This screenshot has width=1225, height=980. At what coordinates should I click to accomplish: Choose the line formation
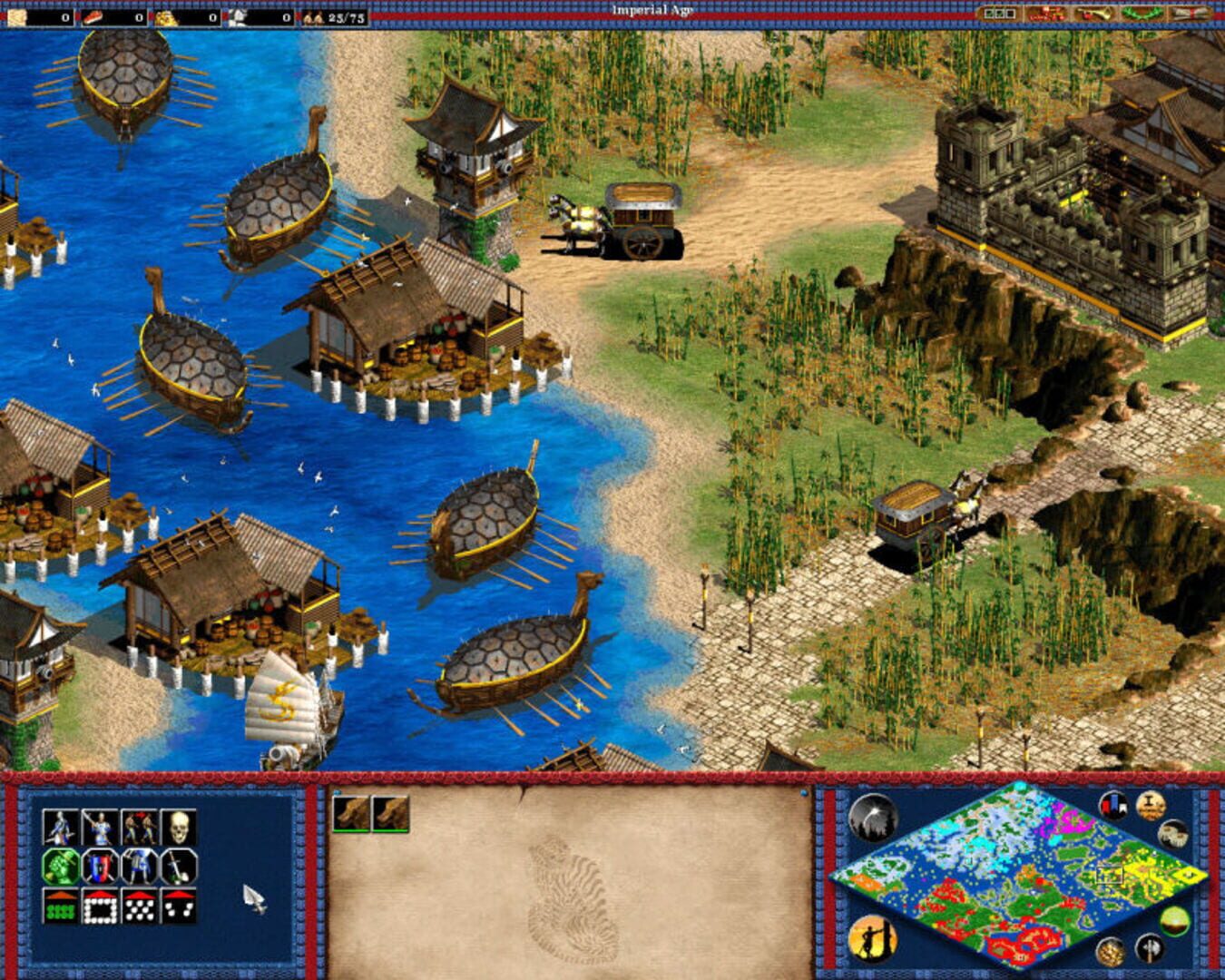point(59,905)
